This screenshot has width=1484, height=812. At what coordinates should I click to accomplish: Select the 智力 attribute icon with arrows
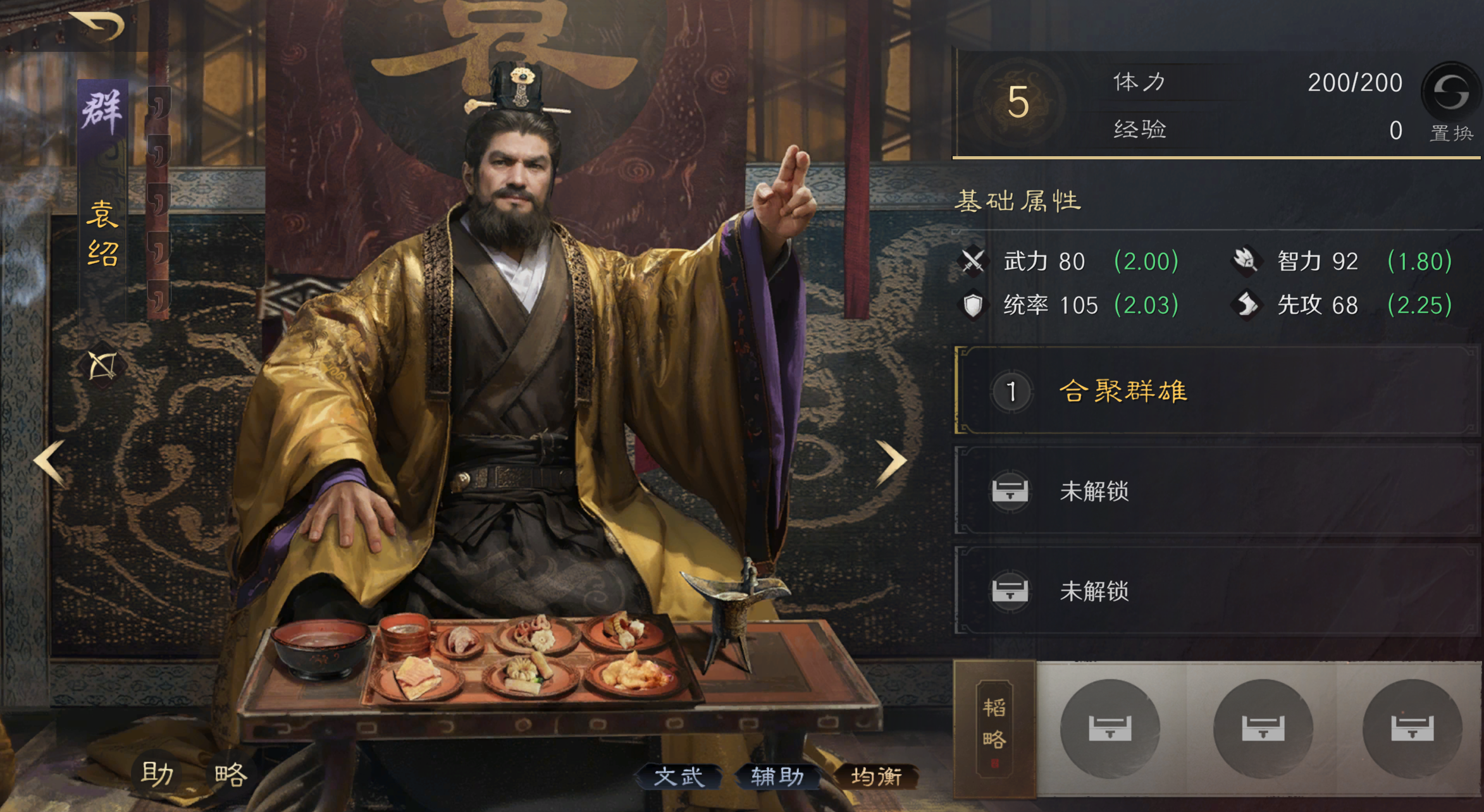tap(1247, 262)
